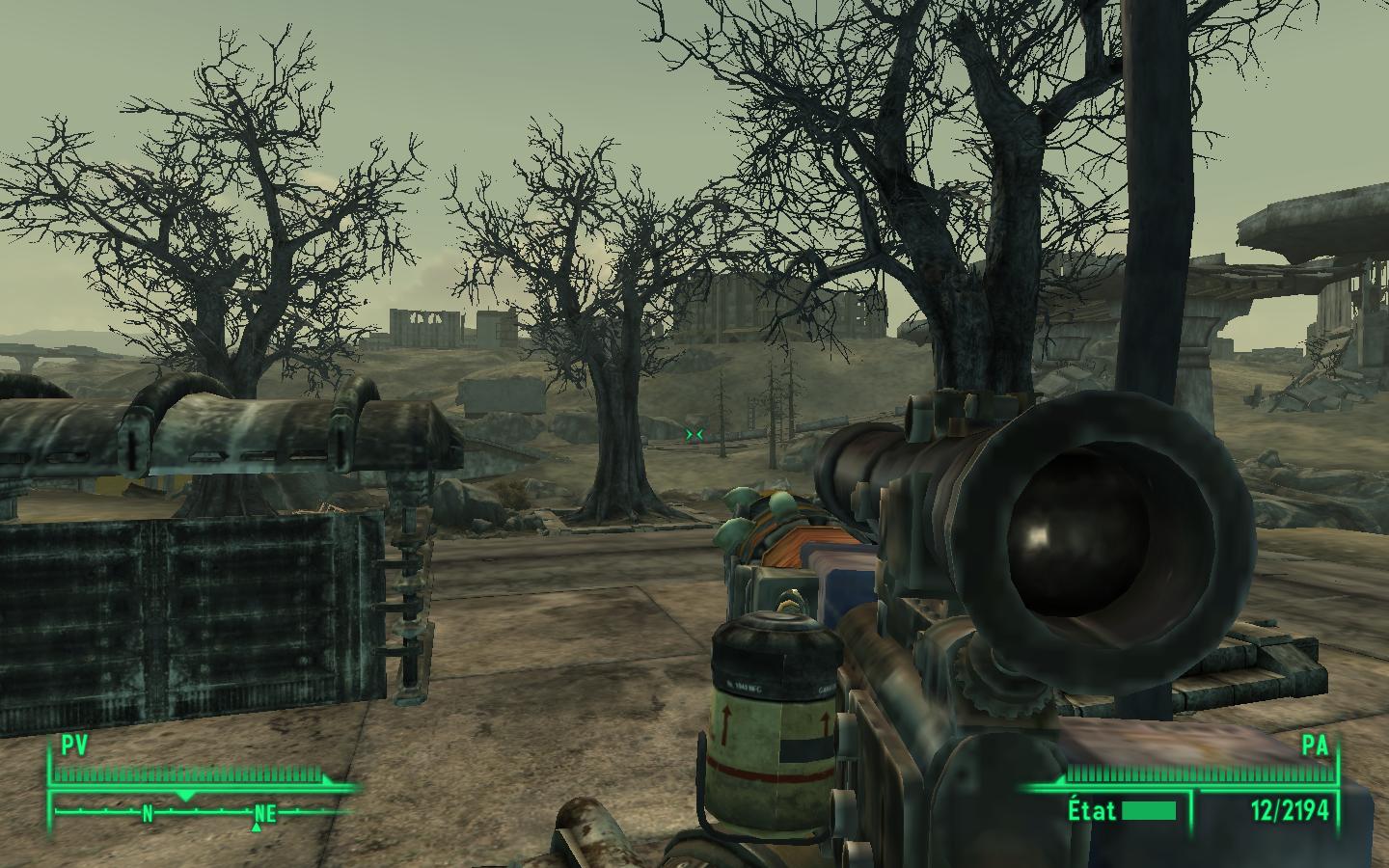The width and height of the screenshot is (1389, 868).
Task: Click the compass strip showing N and NE
Action: (x=203, y=813)
